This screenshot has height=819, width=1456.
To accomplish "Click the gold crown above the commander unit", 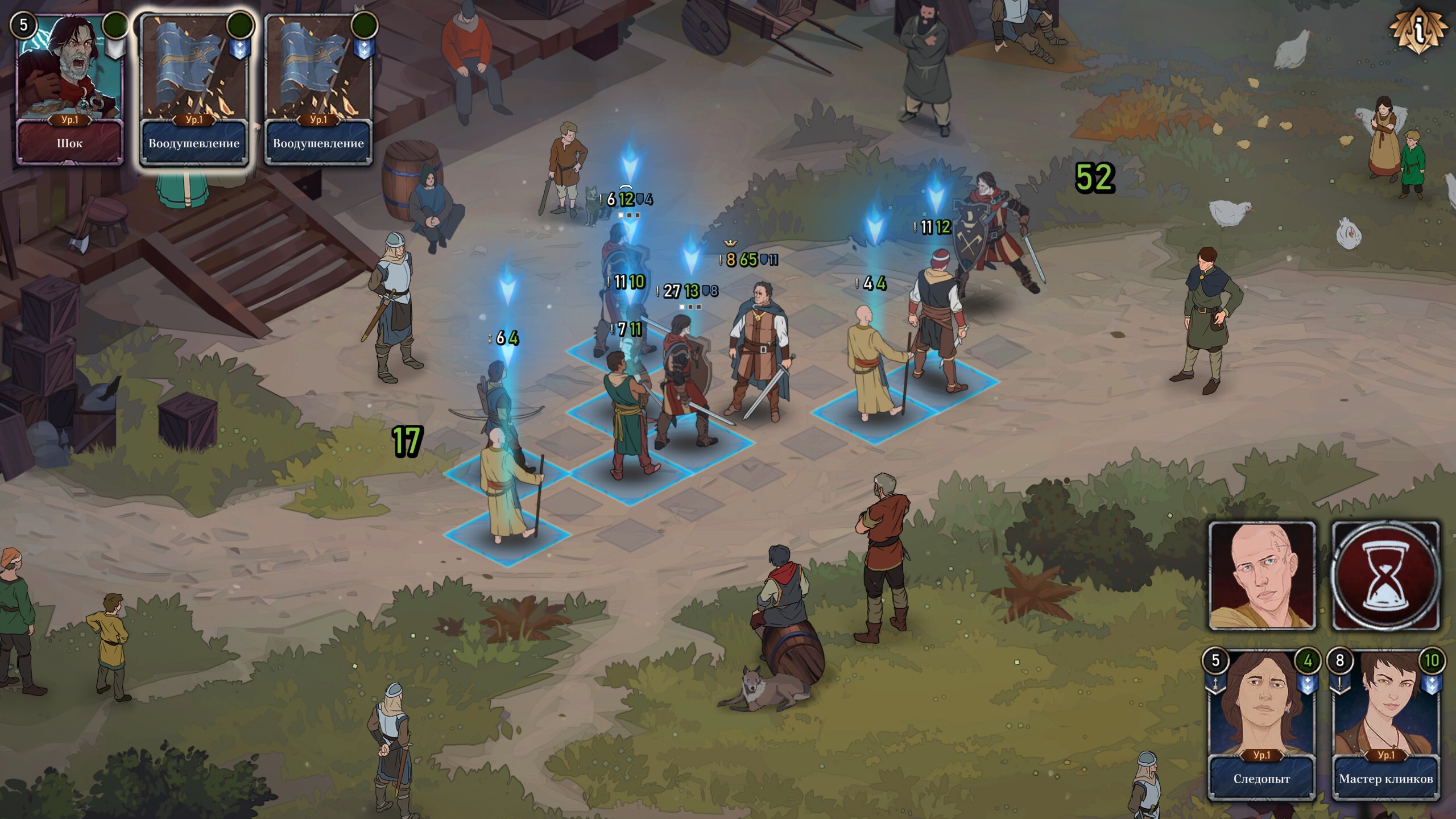I will point(730,242).
